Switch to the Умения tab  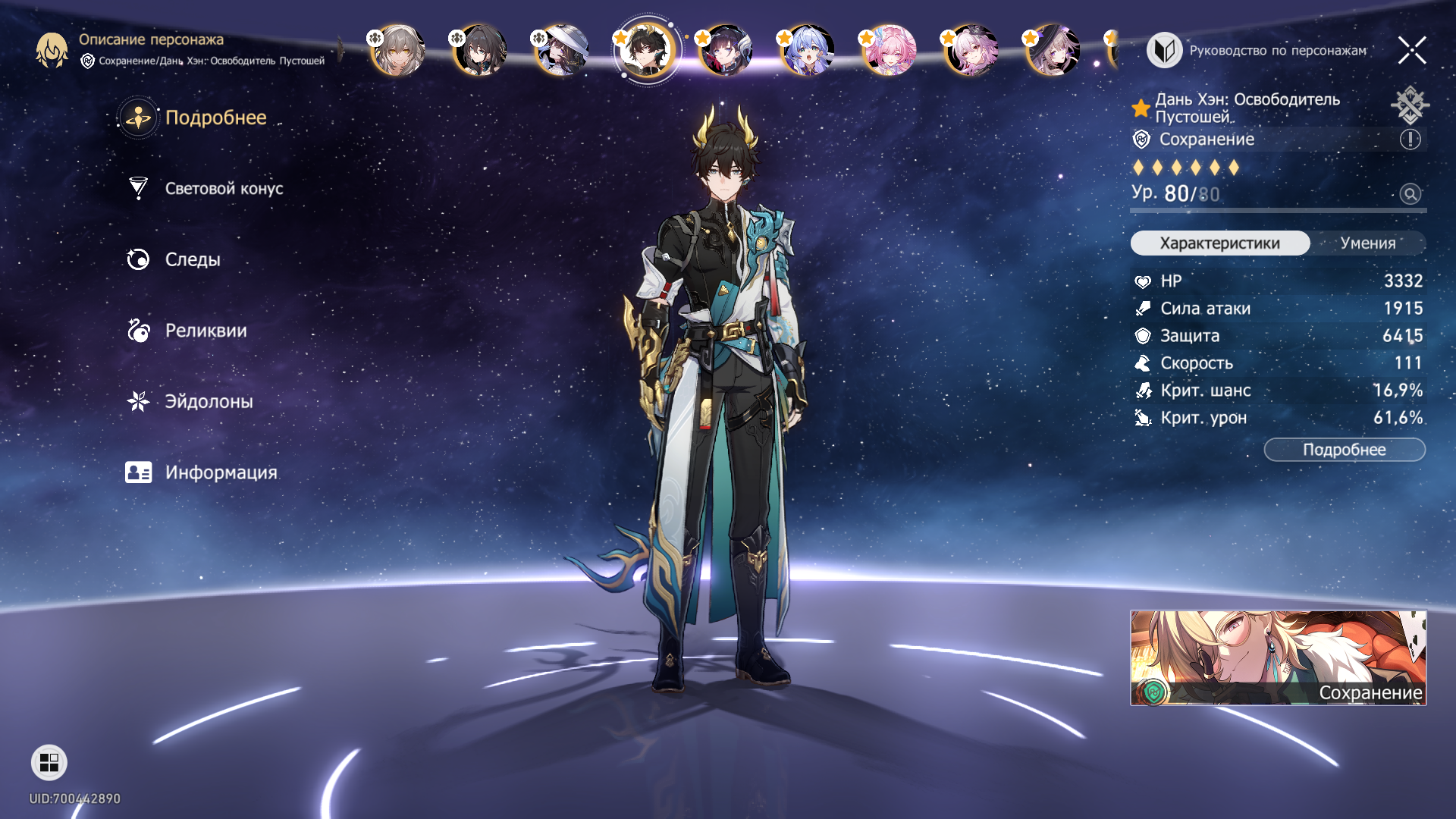tap(1367, 243)
